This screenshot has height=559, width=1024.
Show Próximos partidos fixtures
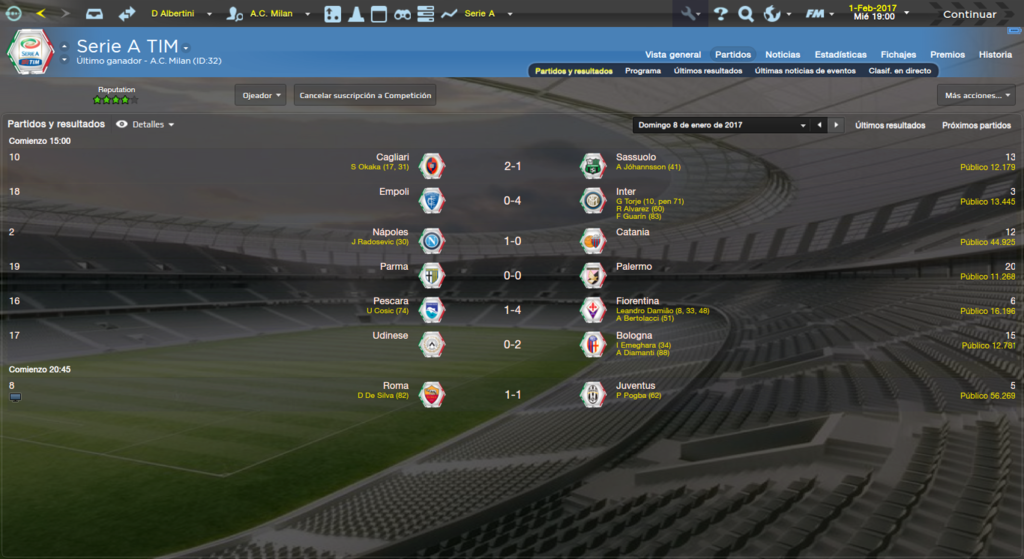(976, 125)
